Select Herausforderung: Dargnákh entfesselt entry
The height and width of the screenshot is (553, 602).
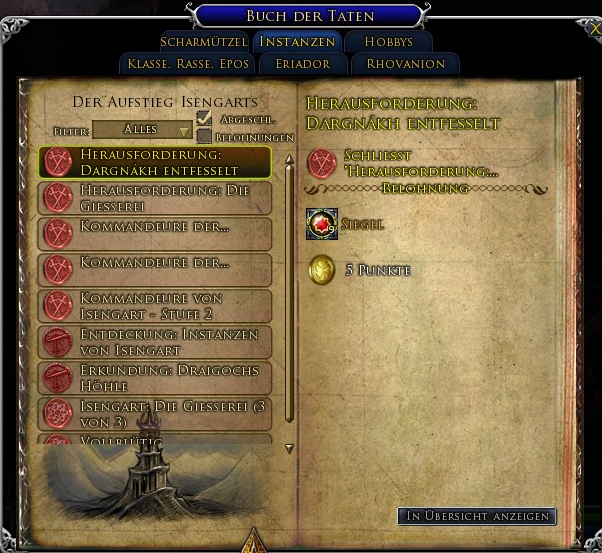pyautogui.click(x=155, y=162)
